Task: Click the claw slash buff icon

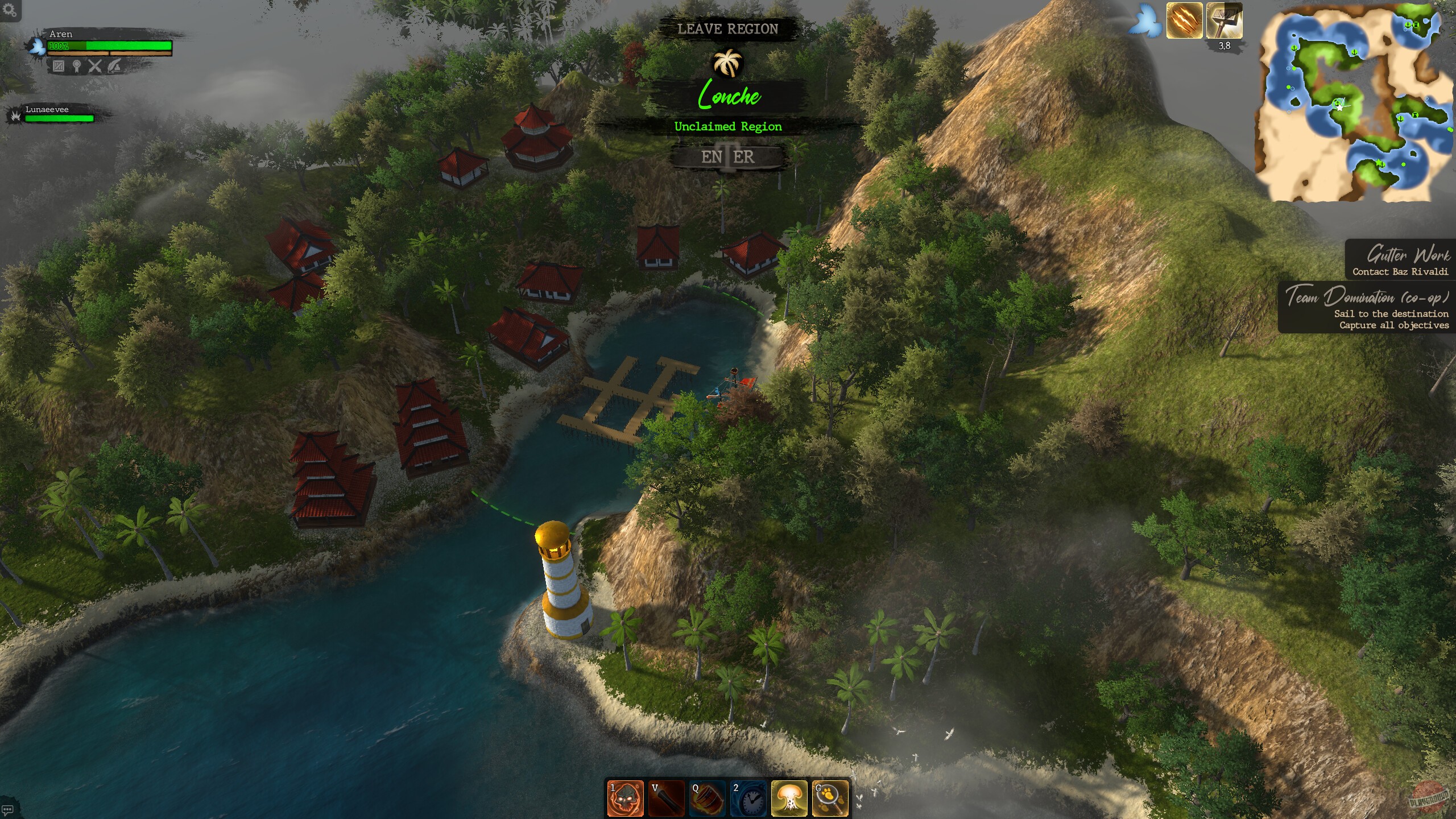Action: 1184,20
